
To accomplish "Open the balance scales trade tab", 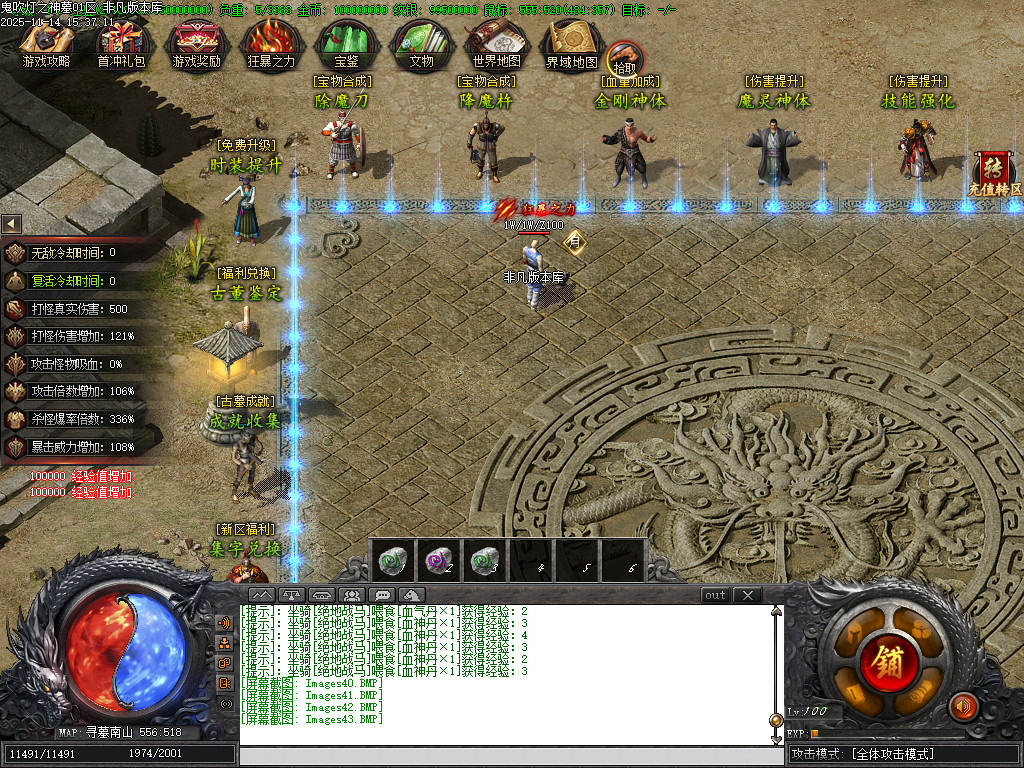I will pos(291,595).
